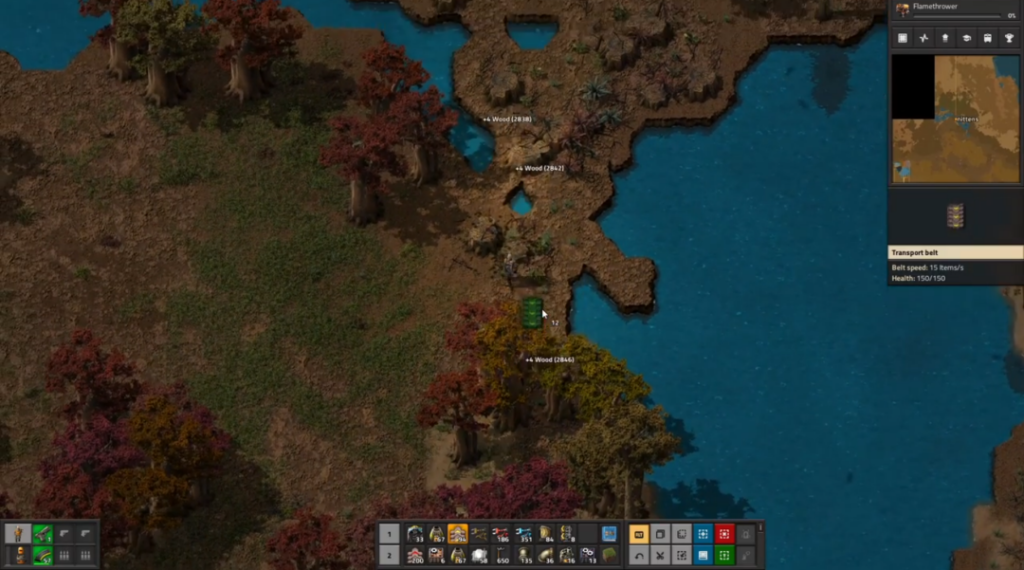Select the highlighted transport belt hotbar slot

click(x=457, y=534)
